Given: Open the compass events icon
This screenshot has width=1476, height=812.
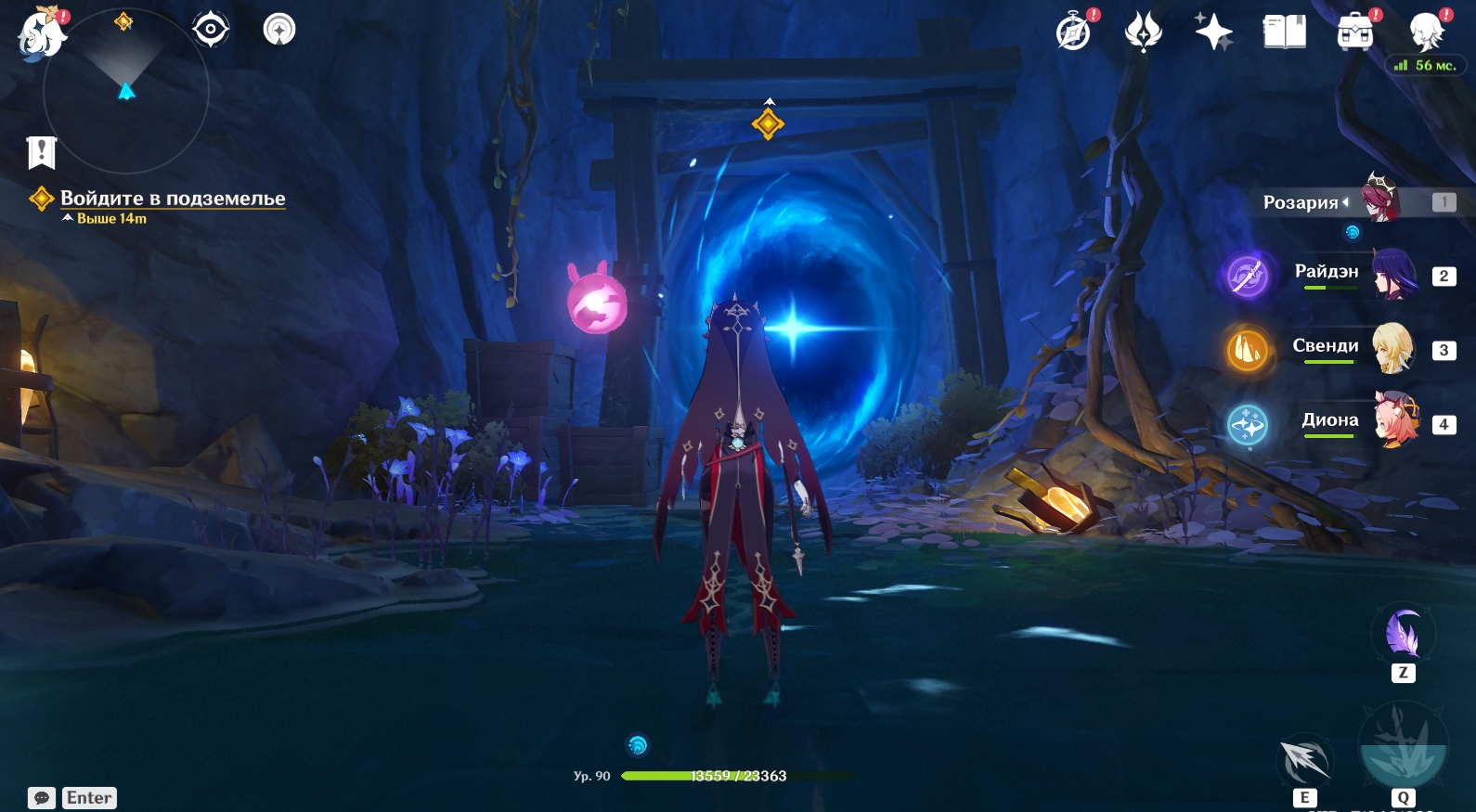Looking at the screenshot, I should [1074, 32].
